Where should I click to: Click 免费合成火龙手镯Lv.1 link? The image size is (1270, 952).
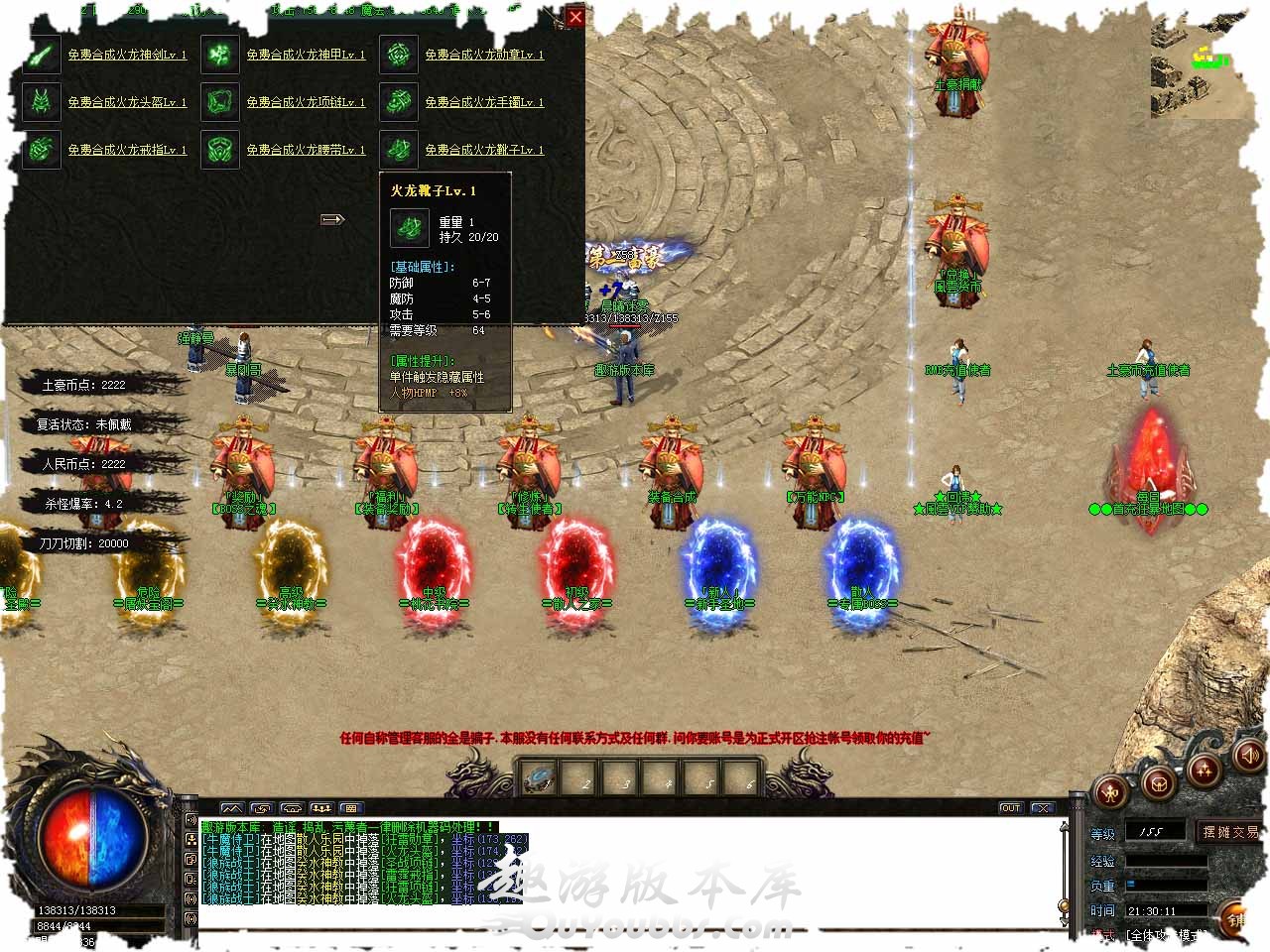484,102
